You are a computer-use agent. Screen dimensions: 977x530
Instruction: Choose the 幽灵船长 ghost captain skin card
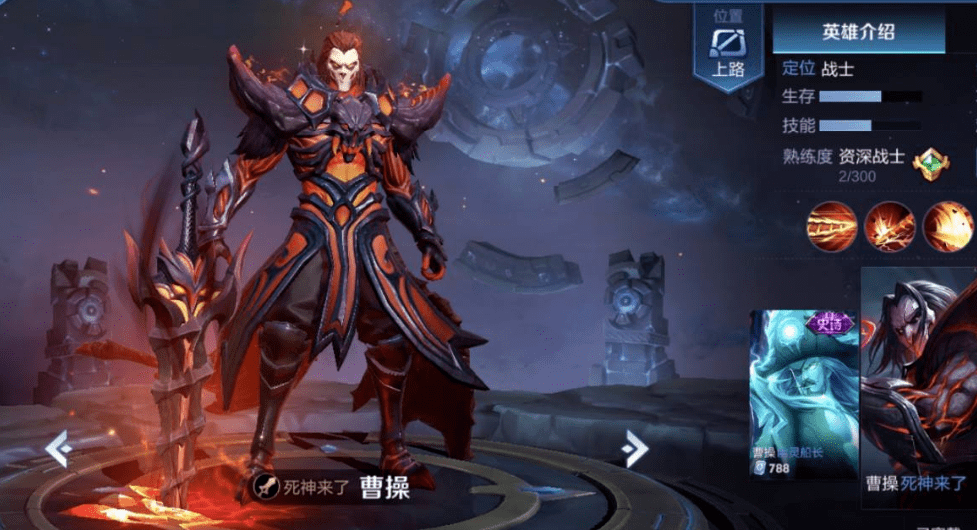pos(804,393)
